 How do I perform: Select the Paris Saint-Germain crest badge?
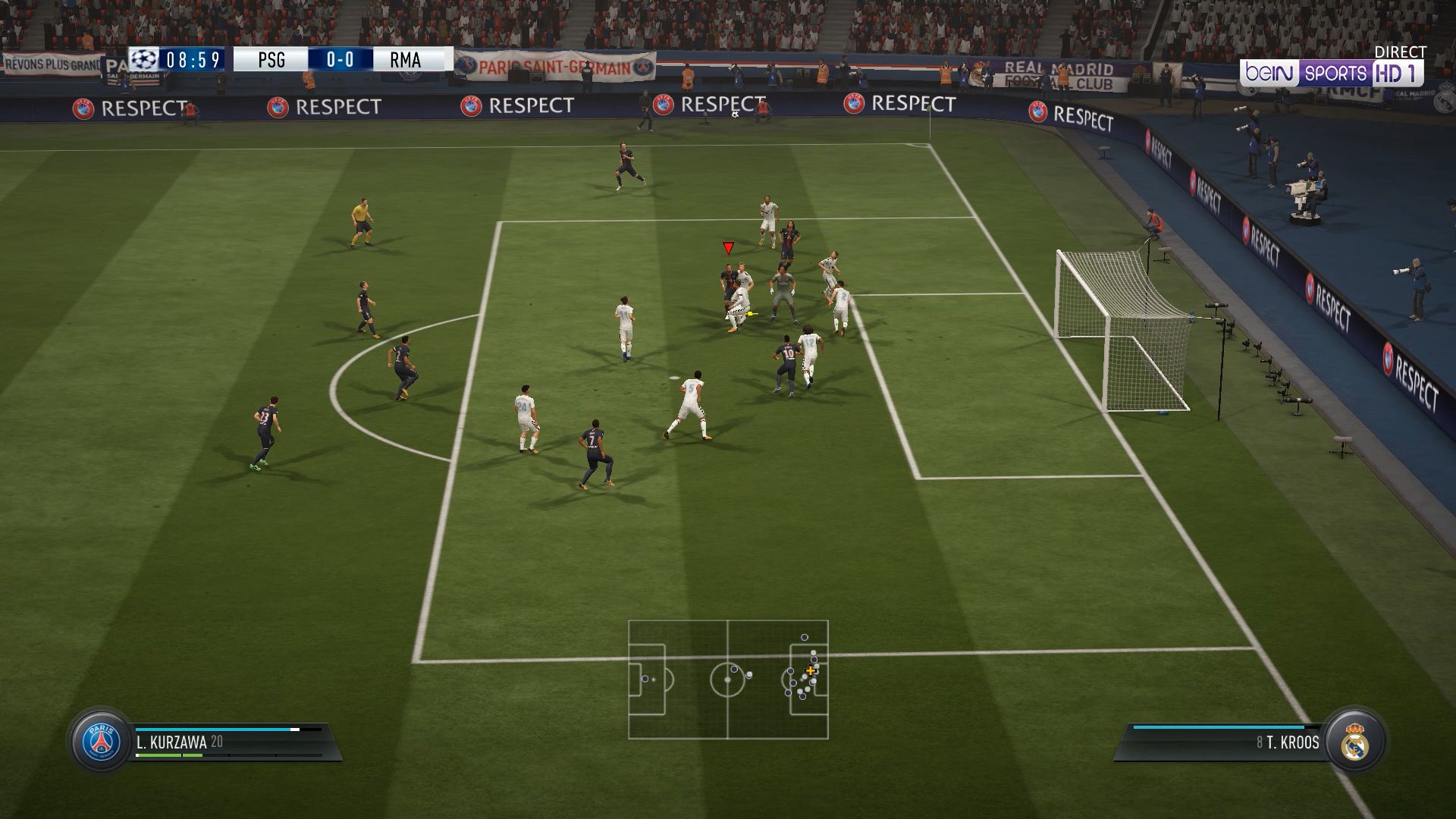coord(102,741)
